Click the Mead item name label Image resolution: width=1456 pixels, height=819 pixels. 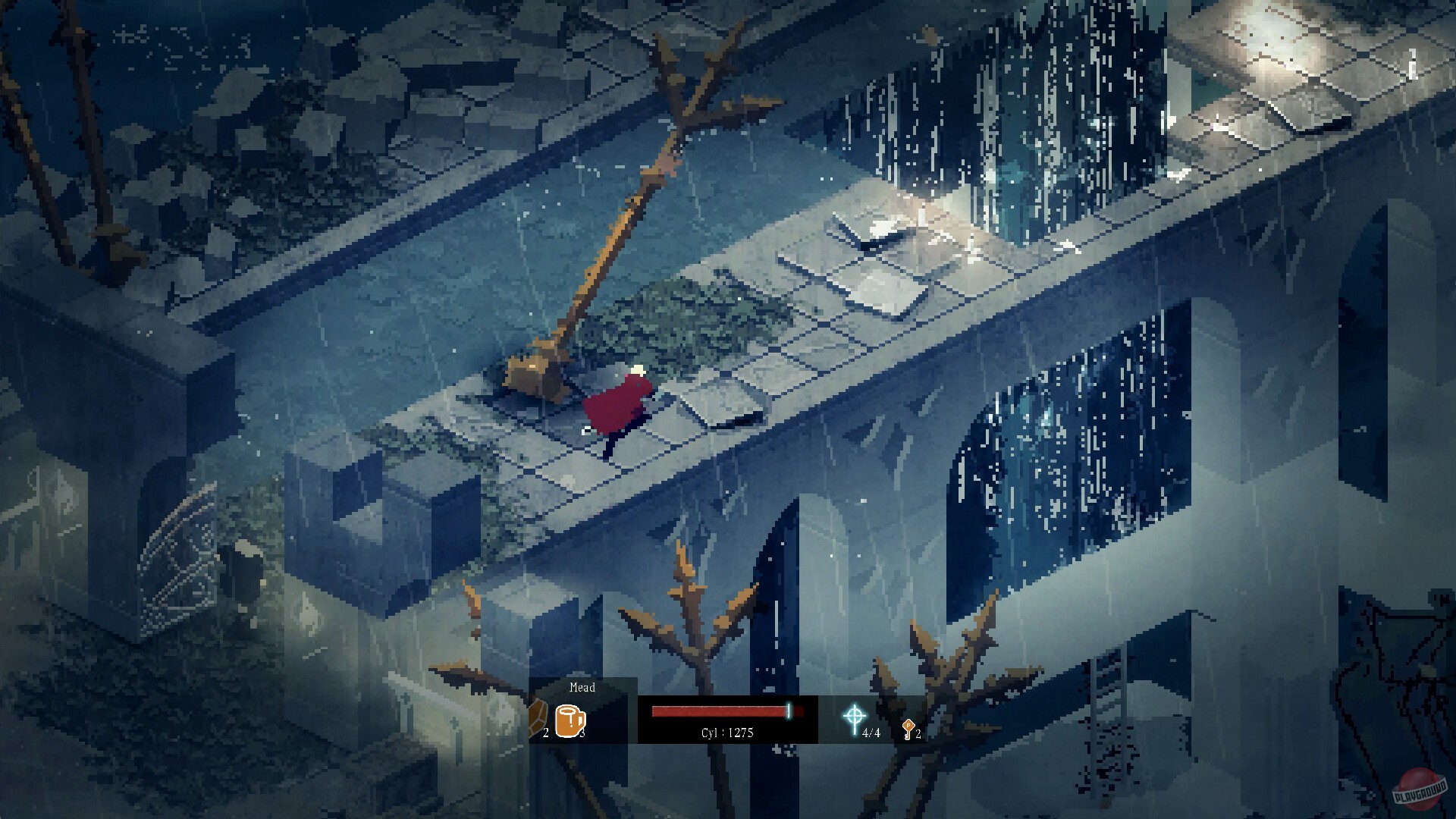pyautogui.click(x=582, y=689)
